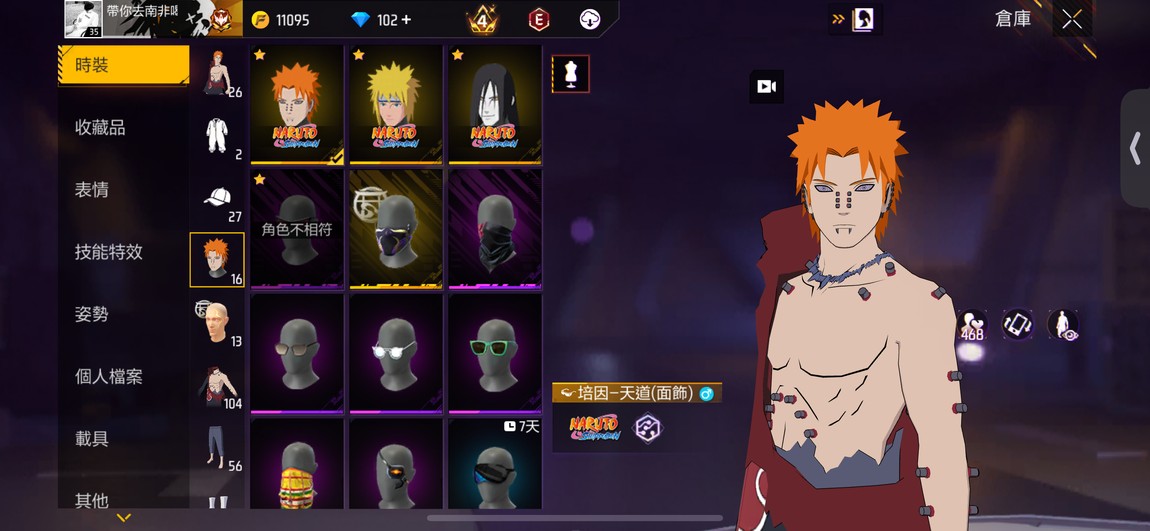Choose the blonde Minato head item
Image resolution: width=1150 pixels, height=531 pixels.
coord(395,104)
